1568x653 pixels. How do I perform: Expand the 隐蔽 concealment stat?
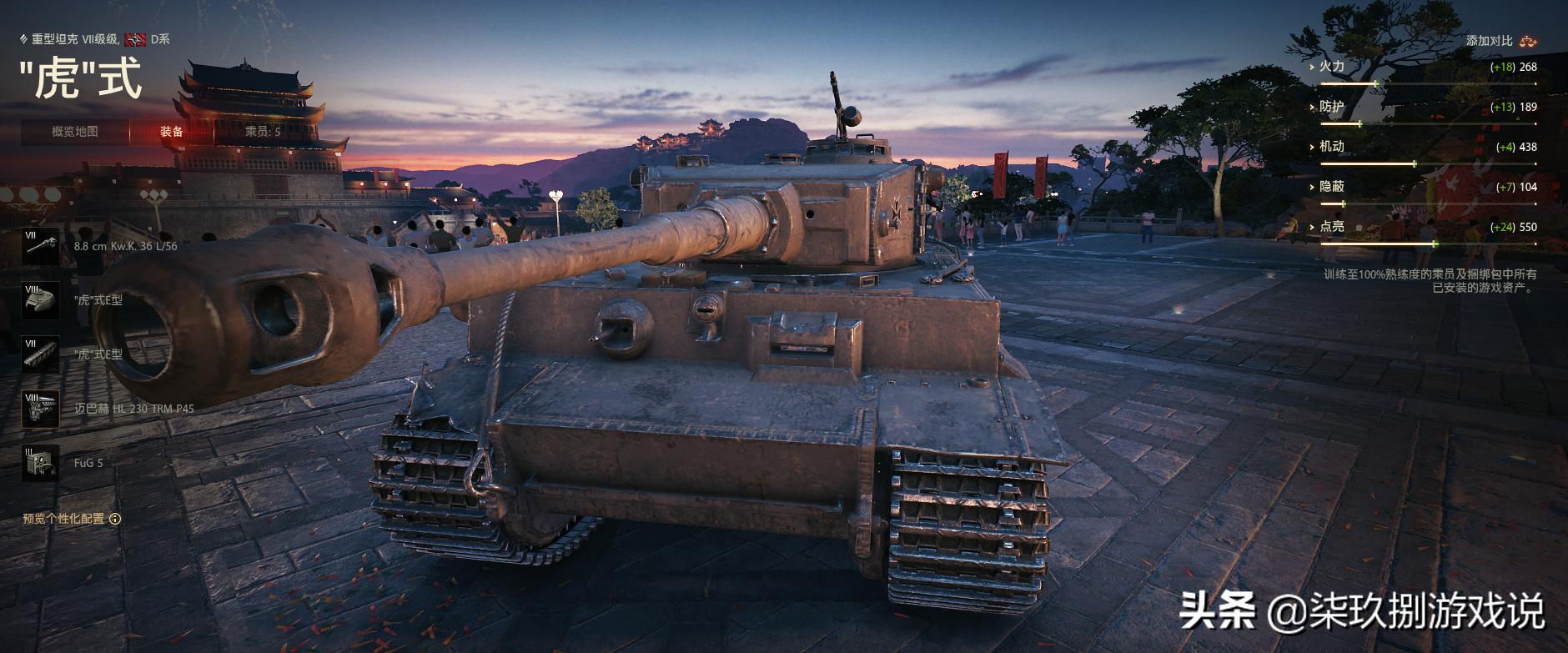coord(1331,187)
